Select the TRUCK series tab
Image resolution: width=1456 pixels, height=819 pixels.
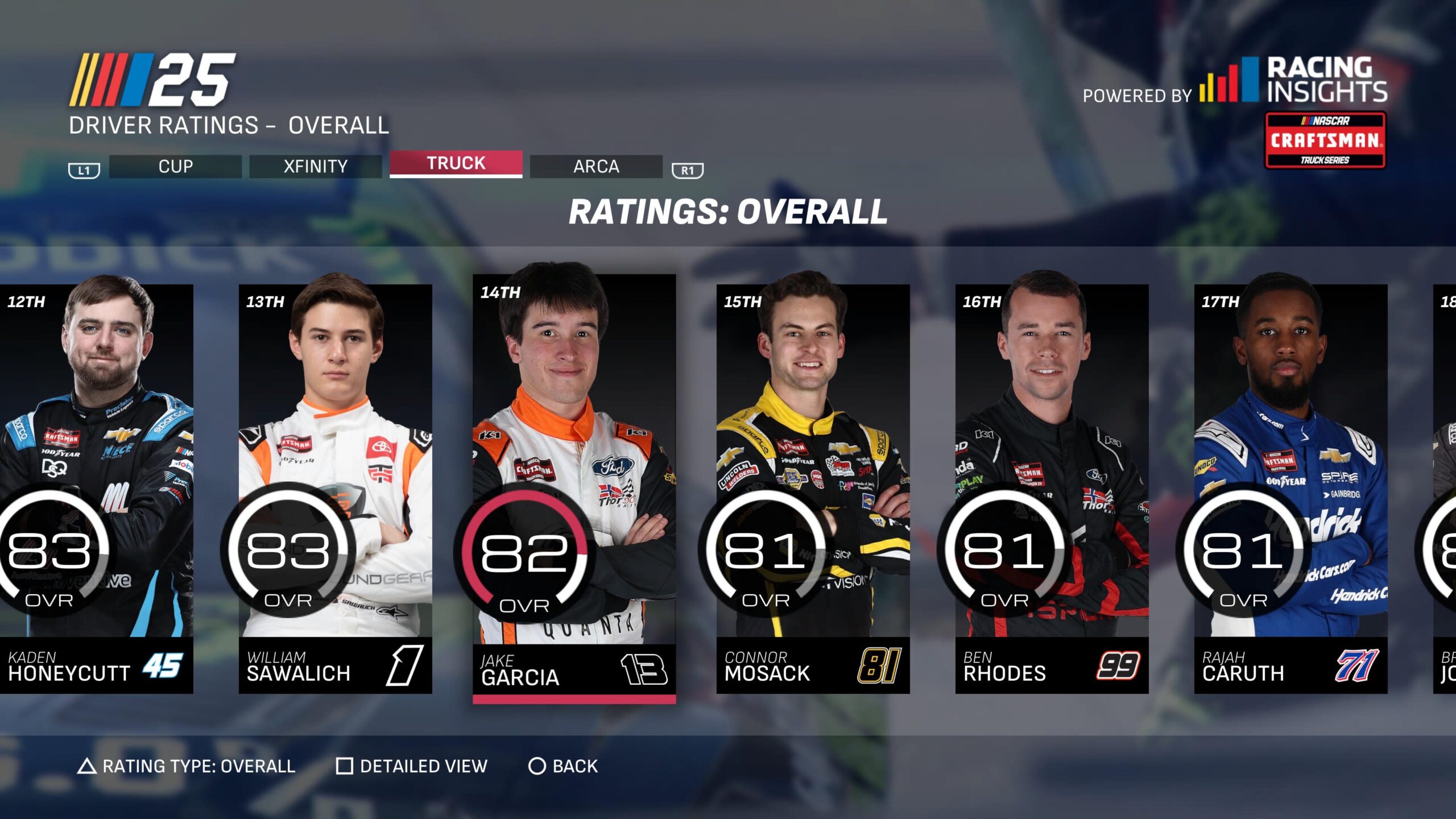[456, 164]
